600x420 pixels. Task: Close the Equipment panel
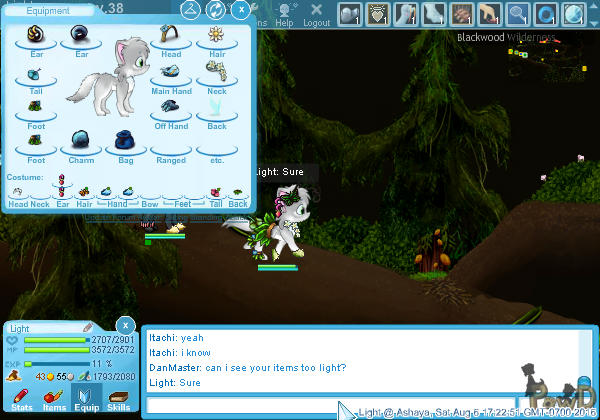coord(241,10)
